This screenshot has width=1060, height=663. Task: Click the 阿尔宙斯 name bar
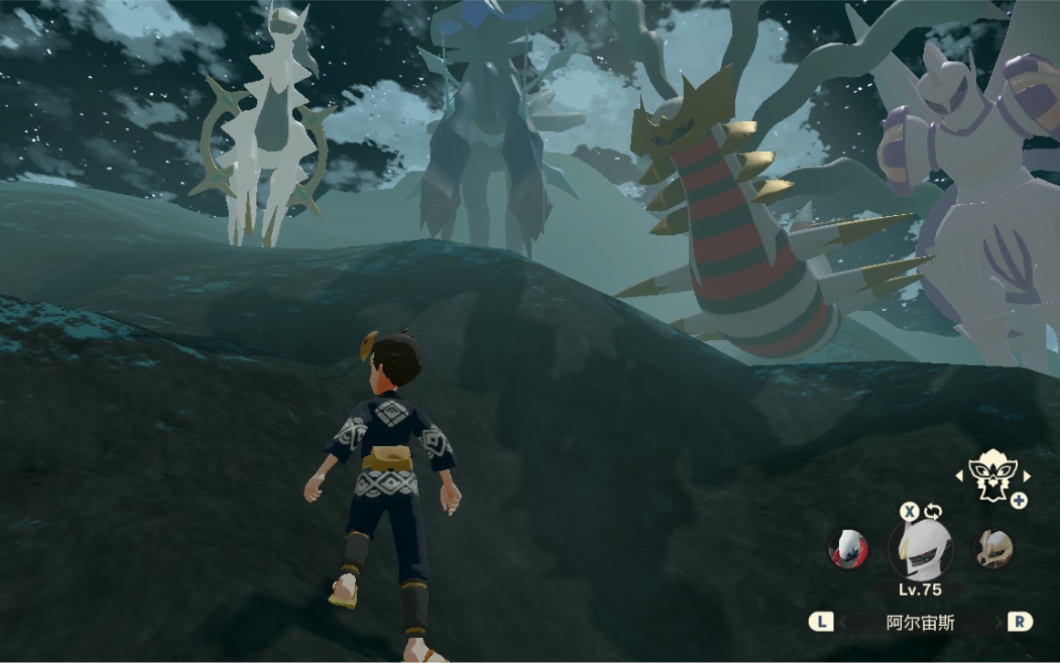920,622
